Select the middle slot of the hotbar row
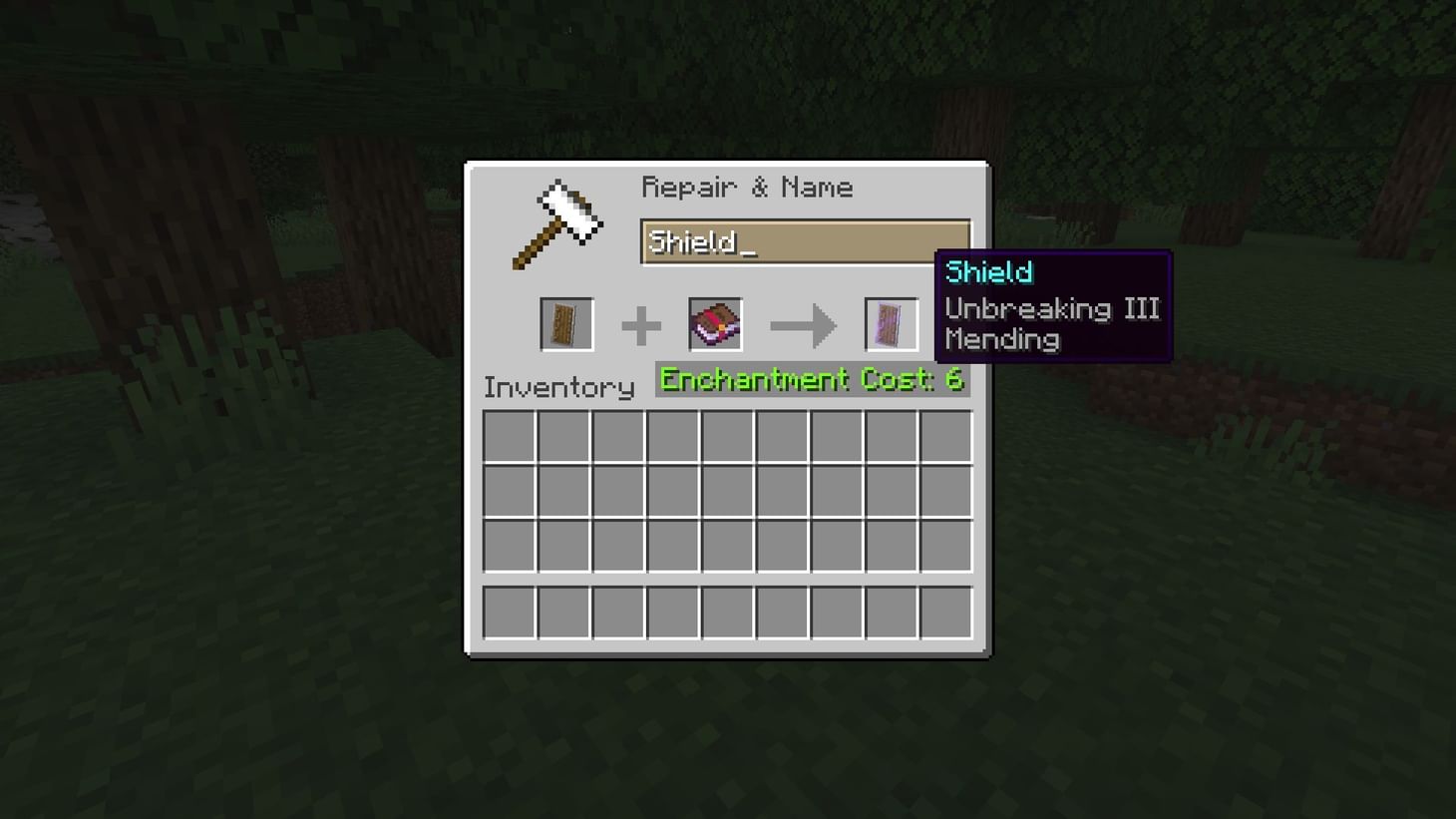 click(x=727, y=613)
